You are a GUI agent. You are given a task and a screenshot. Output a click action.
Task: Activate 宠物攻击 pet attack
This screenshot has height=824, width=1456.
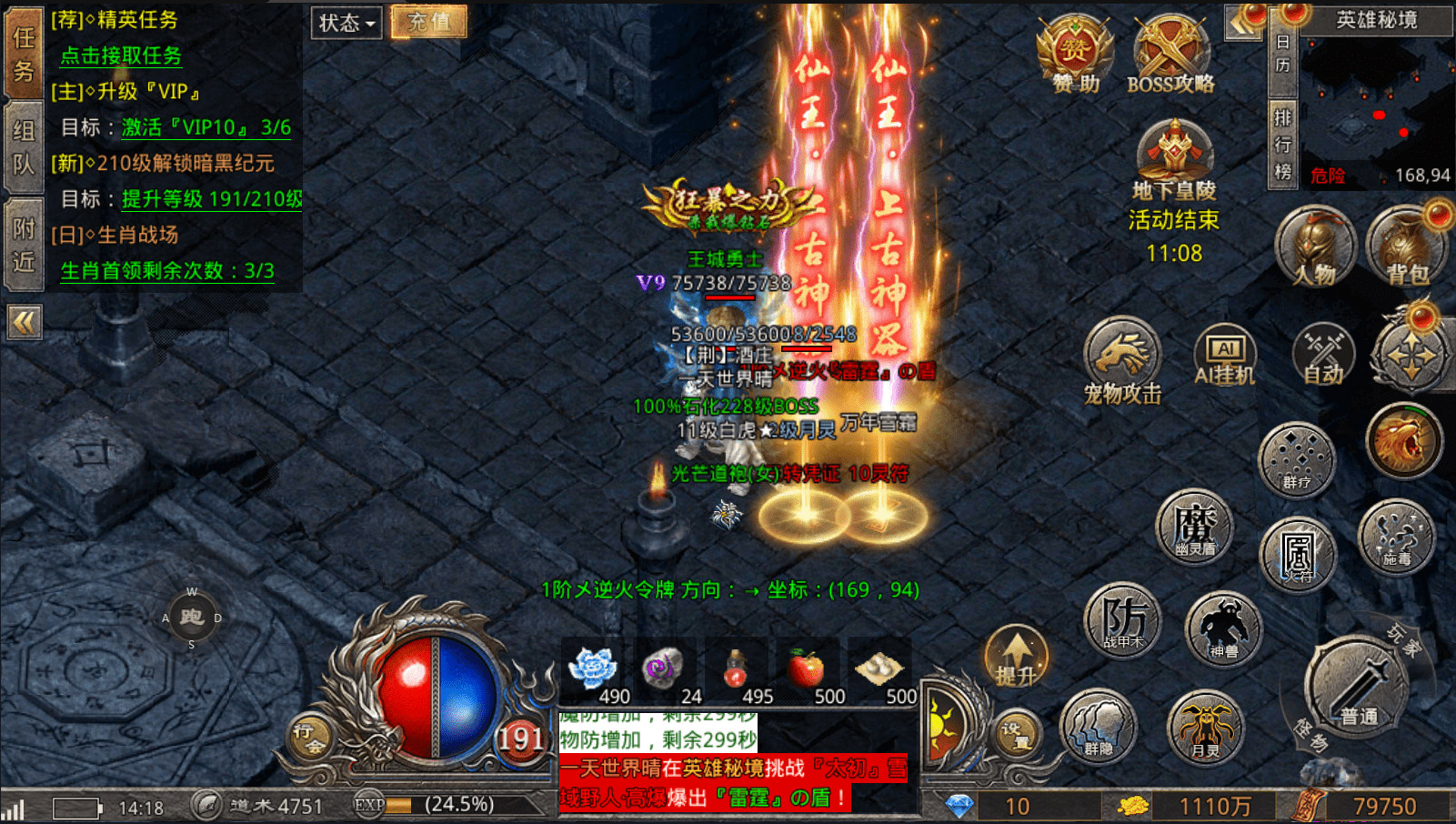pyautogui.click(x=1122, y=359)
